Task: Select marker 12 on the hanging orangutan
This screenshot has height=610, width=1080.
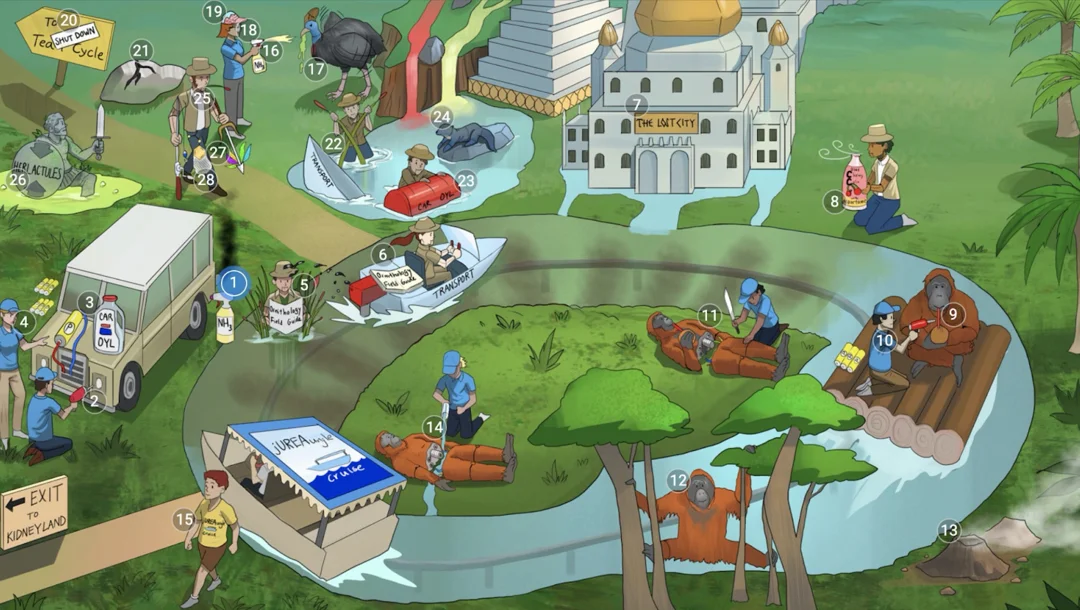Action: [678, 481]
